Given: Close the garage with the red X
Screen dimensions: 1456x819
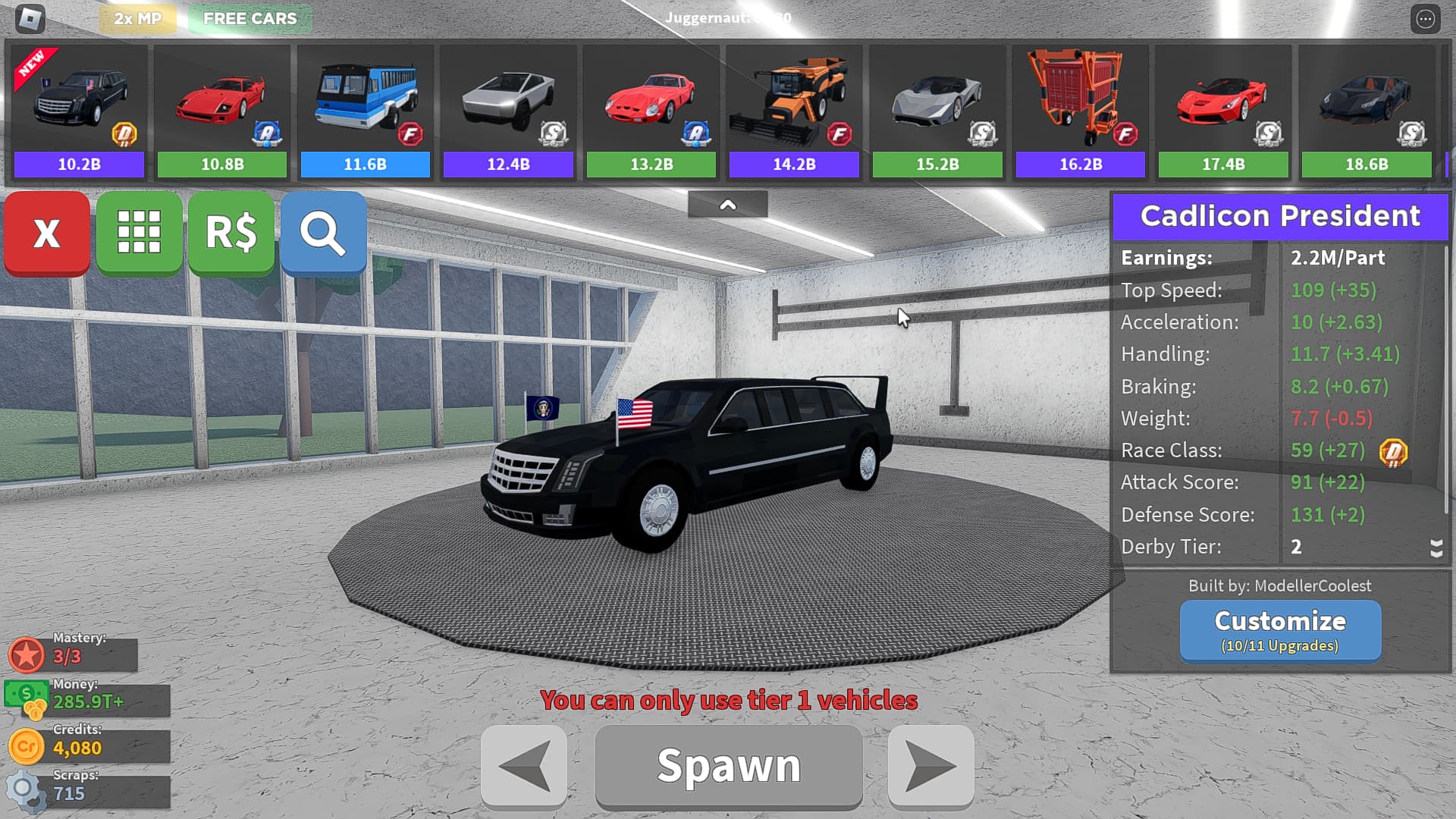Looking at the screenshot, I should click(46, 233).
